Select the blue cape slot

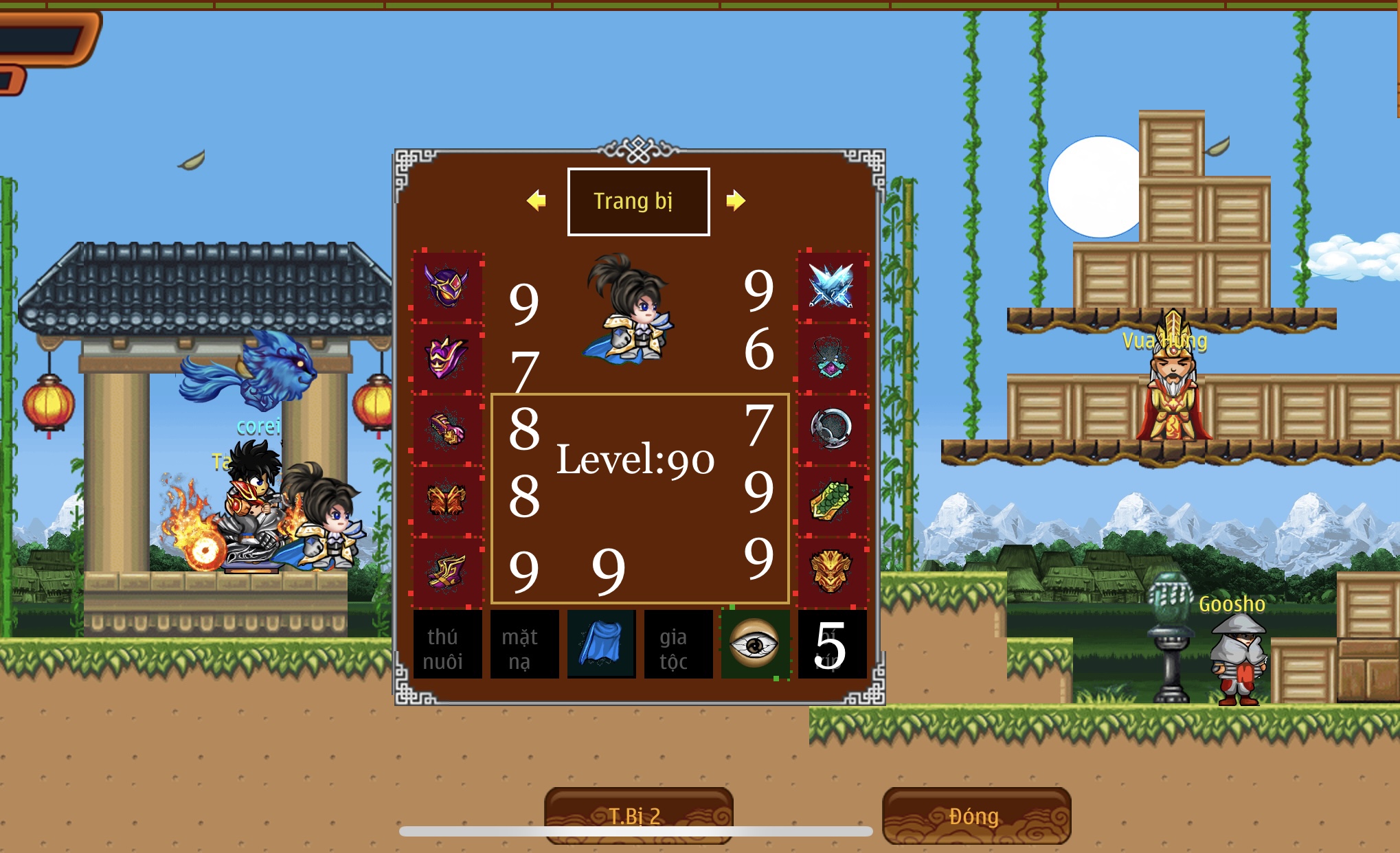point(601,644)
